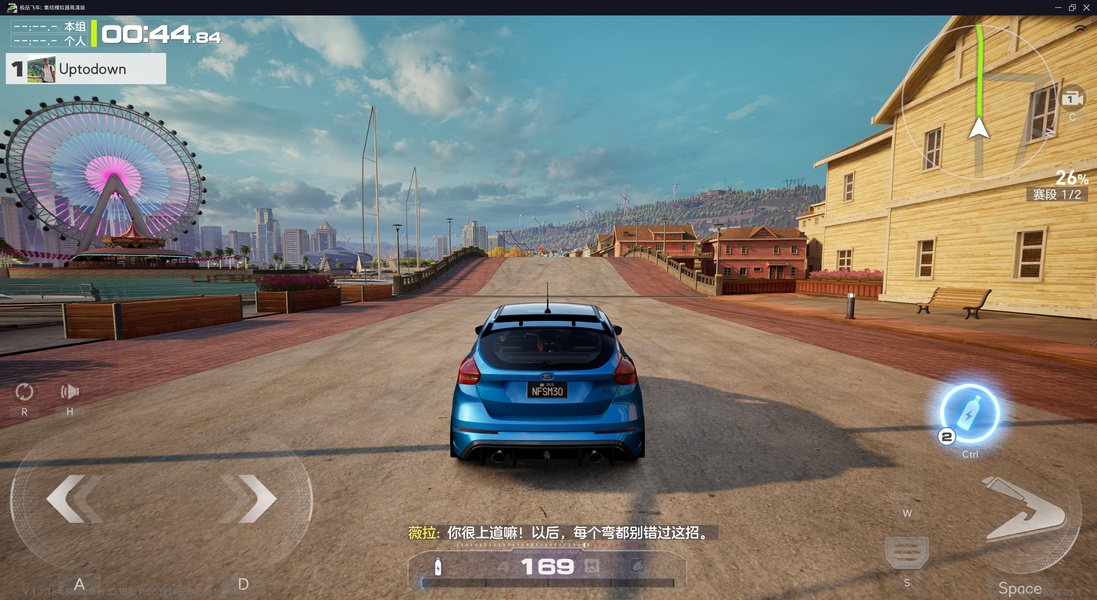Steer right with the right chevron arrow
Image resolution: width=1097 pixels, height=600 pixels.
pos(248,498)
